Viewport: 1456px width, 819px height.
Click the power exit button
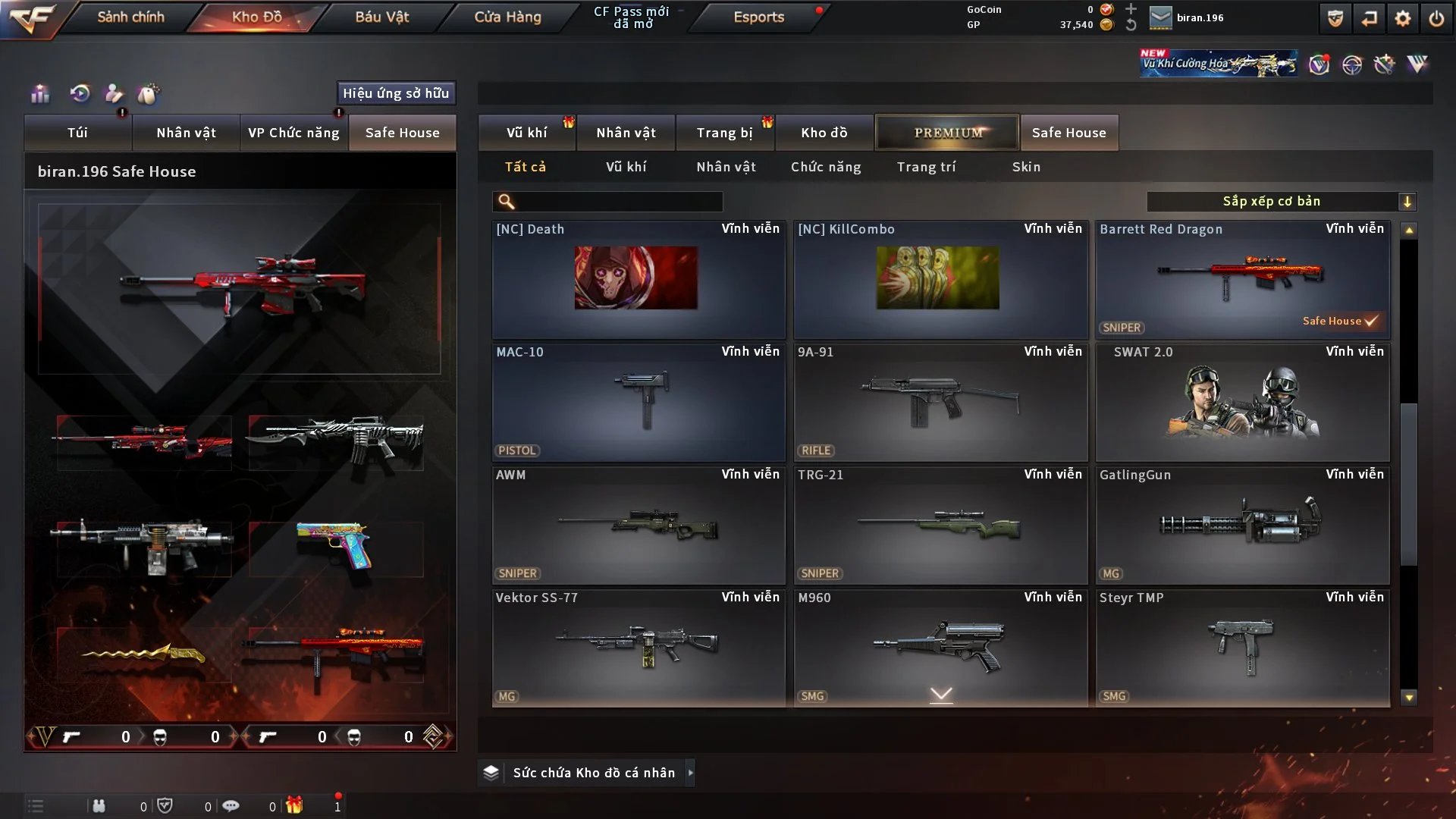[x=1436, y=18]
